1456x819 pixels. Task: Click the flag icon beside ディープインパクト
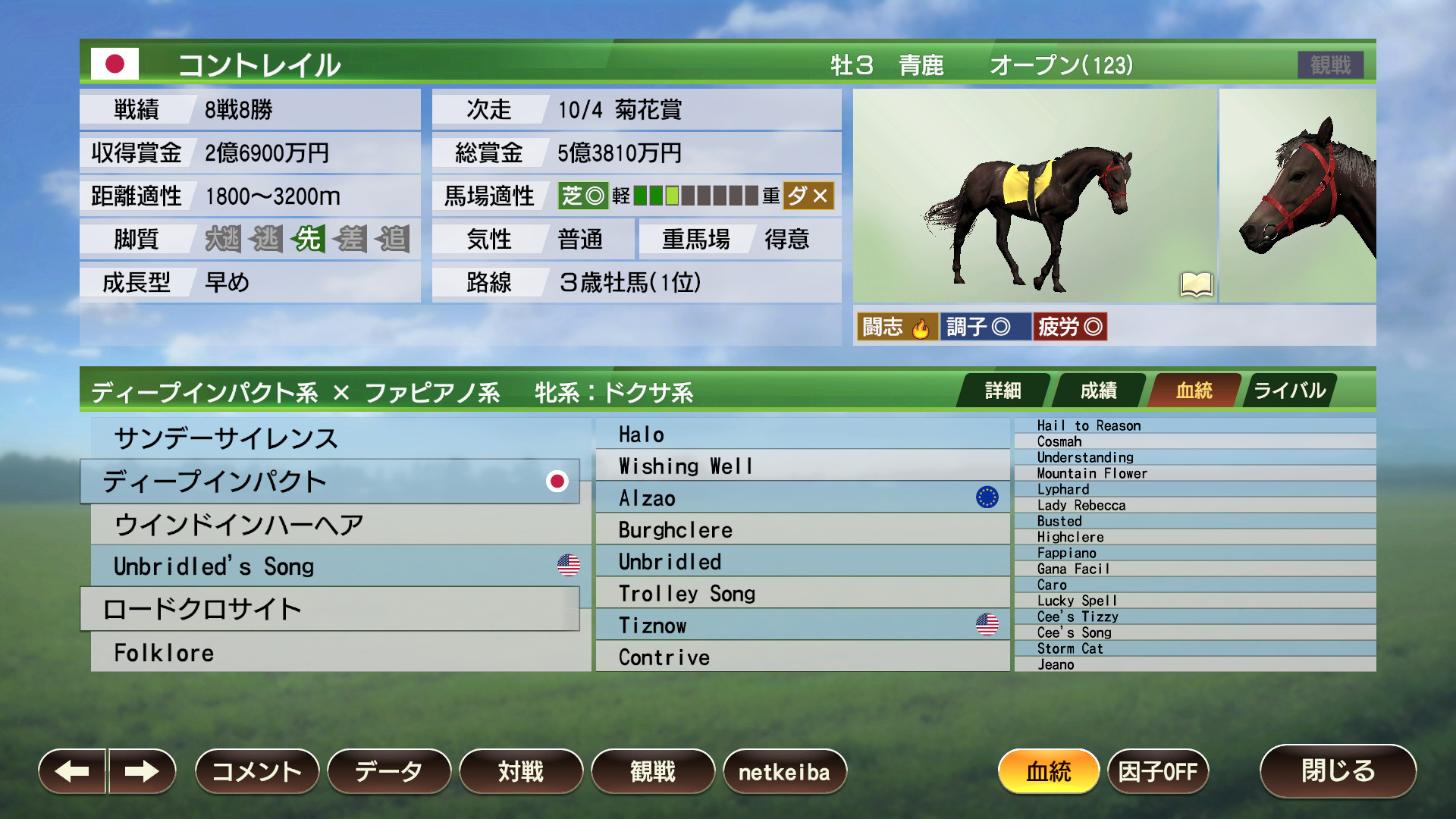[x=559, y=481]
